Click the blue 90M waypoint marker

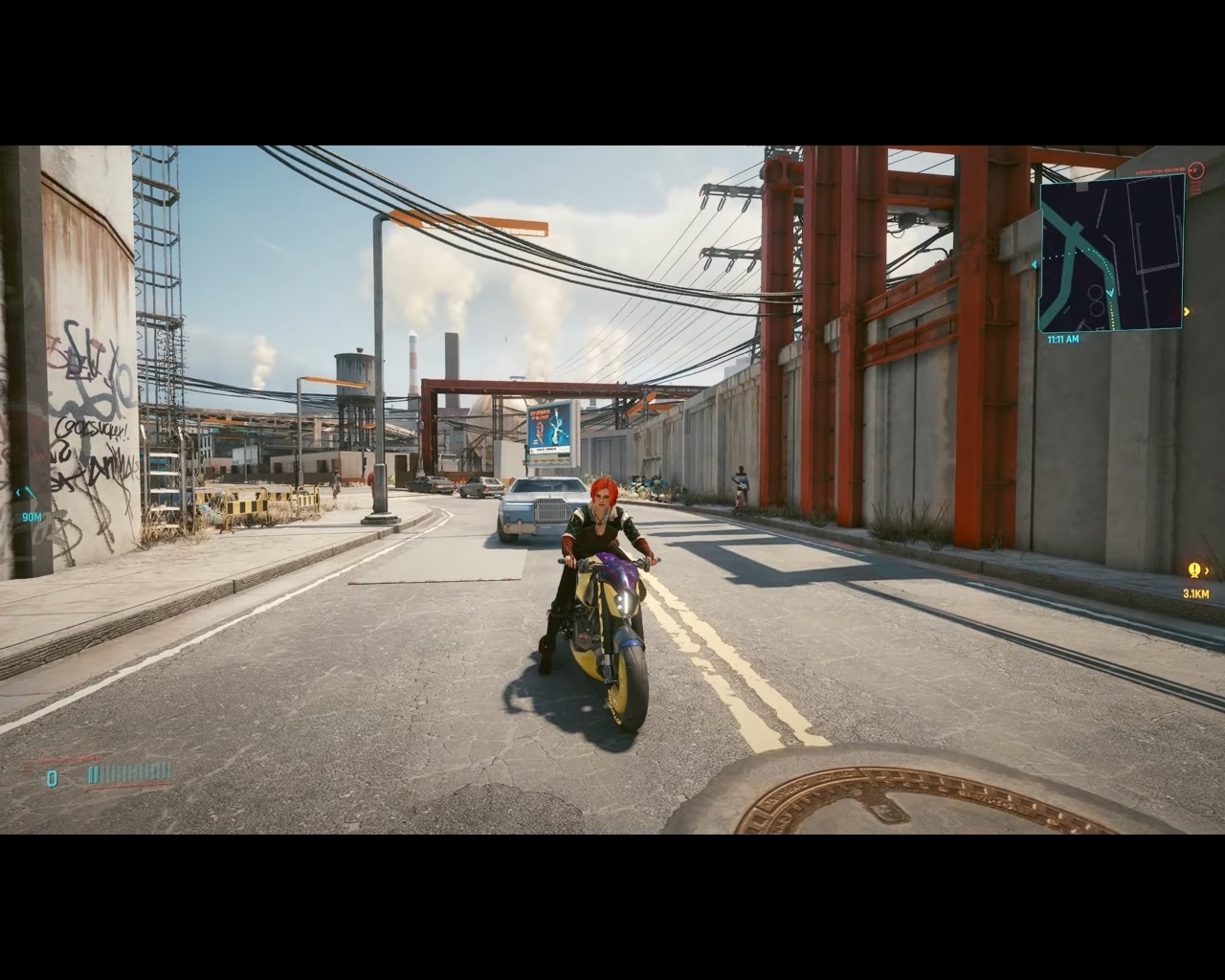(x=28, y=494)
